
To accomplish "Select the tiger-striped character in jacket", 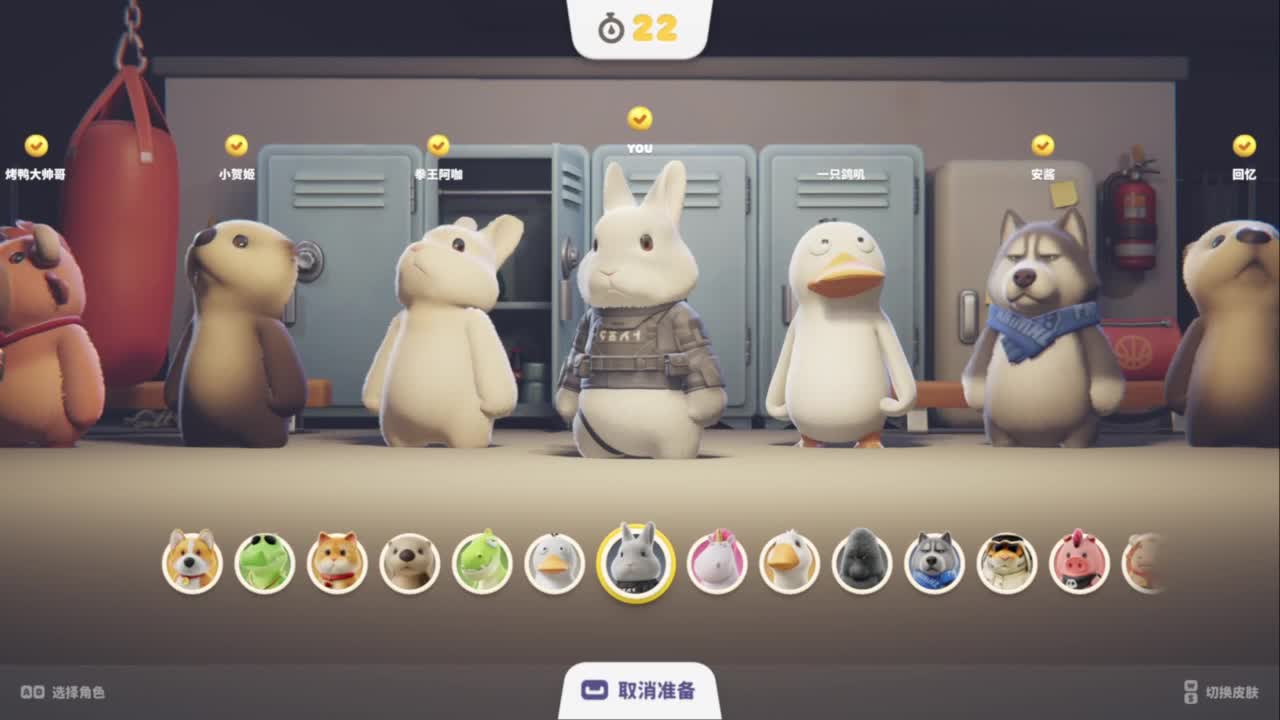I will click(1006, 563).
